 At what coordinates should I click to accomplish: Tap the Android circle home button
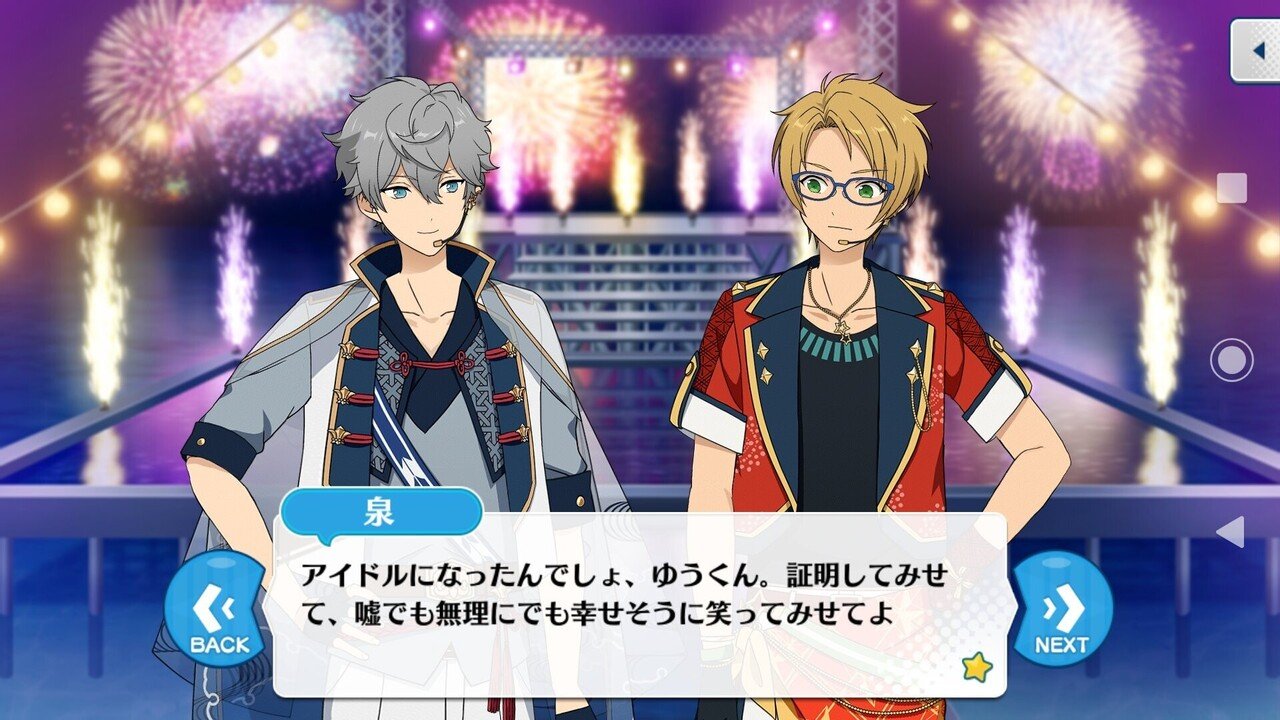pyautogui.click(x=1231, y=360)
